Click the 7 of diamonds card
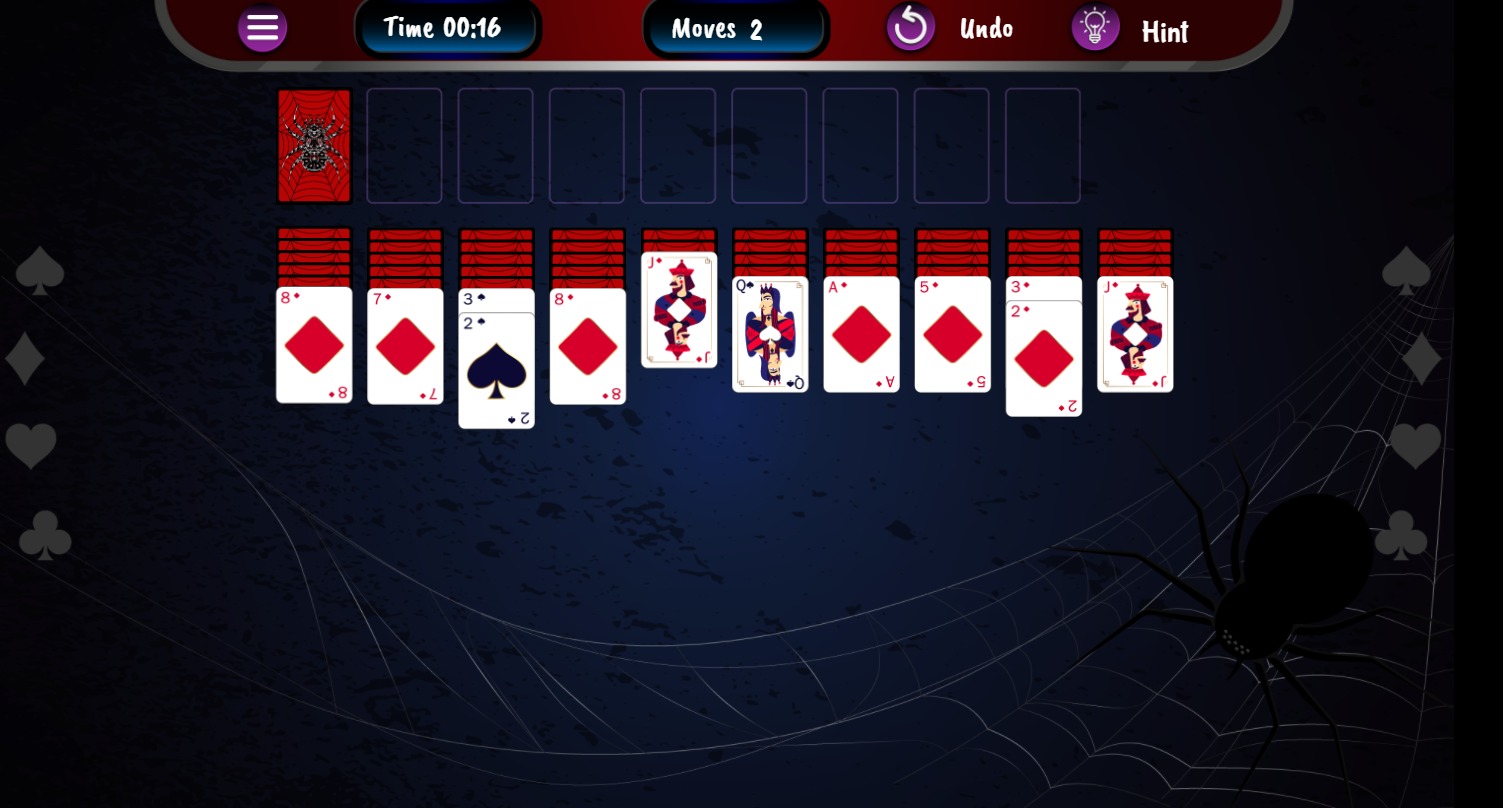 coord(405,345)
